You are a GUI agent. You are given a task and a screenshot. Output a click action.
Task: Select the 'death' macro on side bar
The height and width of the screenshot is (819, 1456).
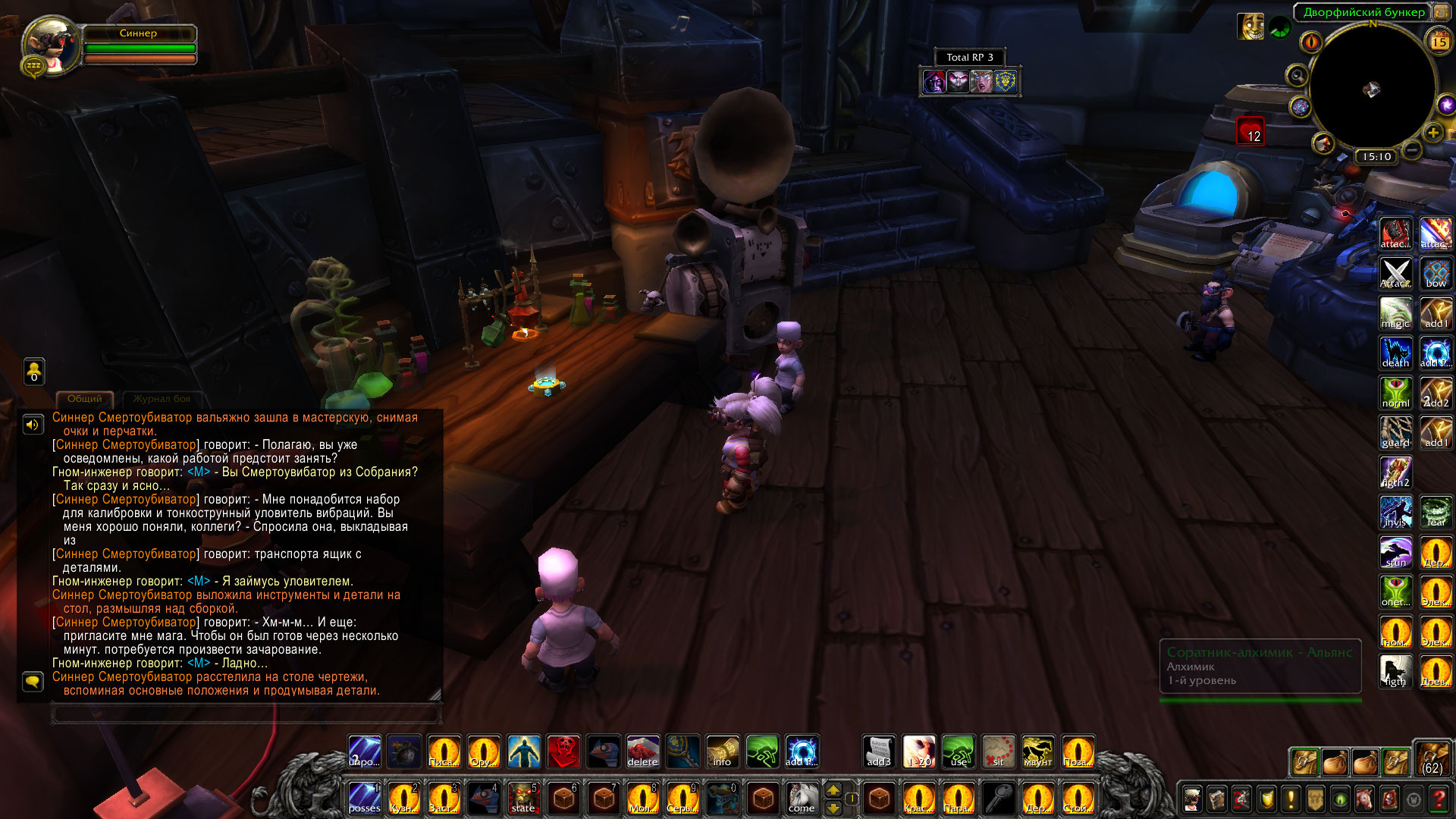coord(1395,353)
